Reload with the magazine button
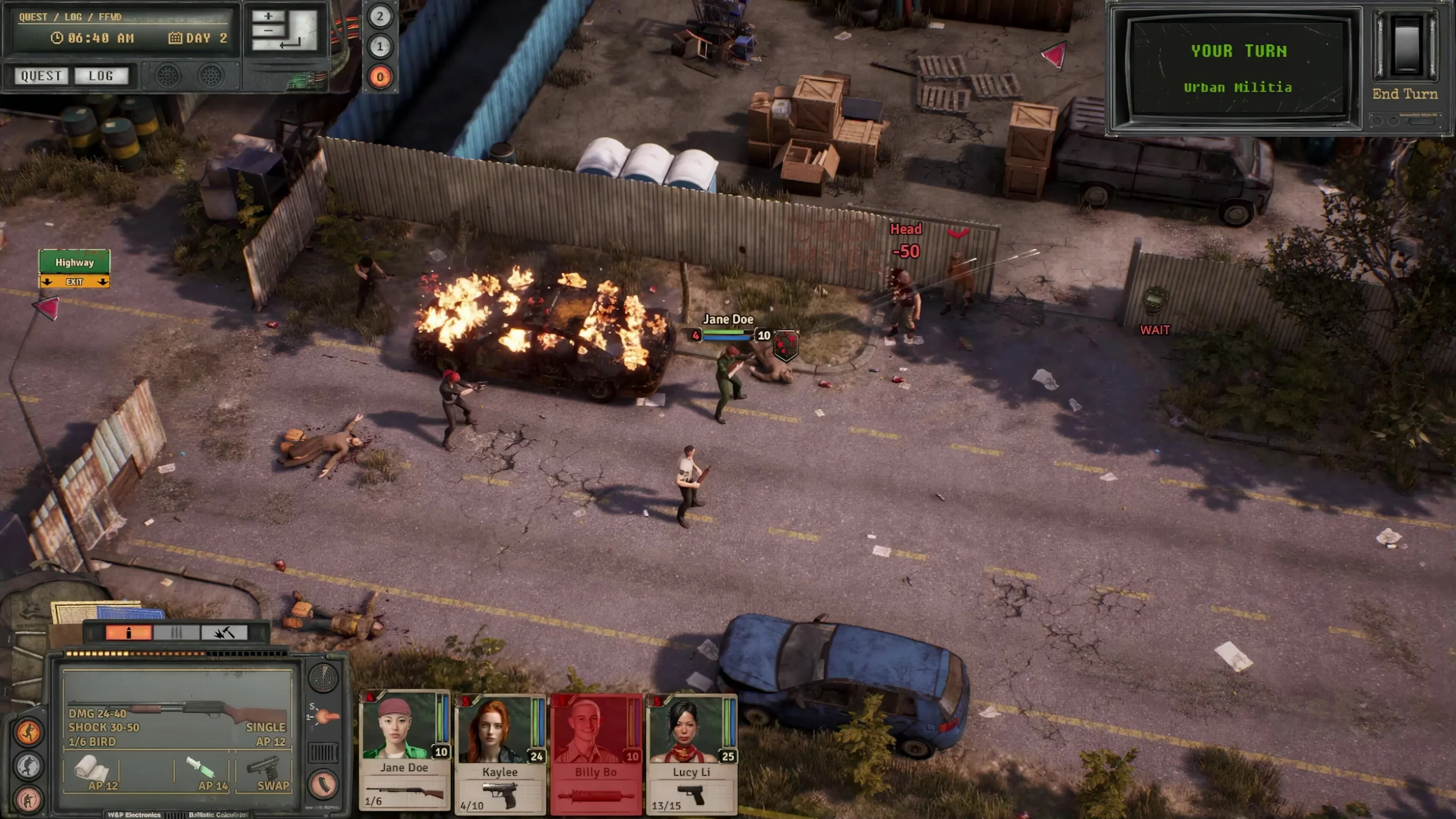This screenshot has height=819, width=1456. click(x=323, y=784)
